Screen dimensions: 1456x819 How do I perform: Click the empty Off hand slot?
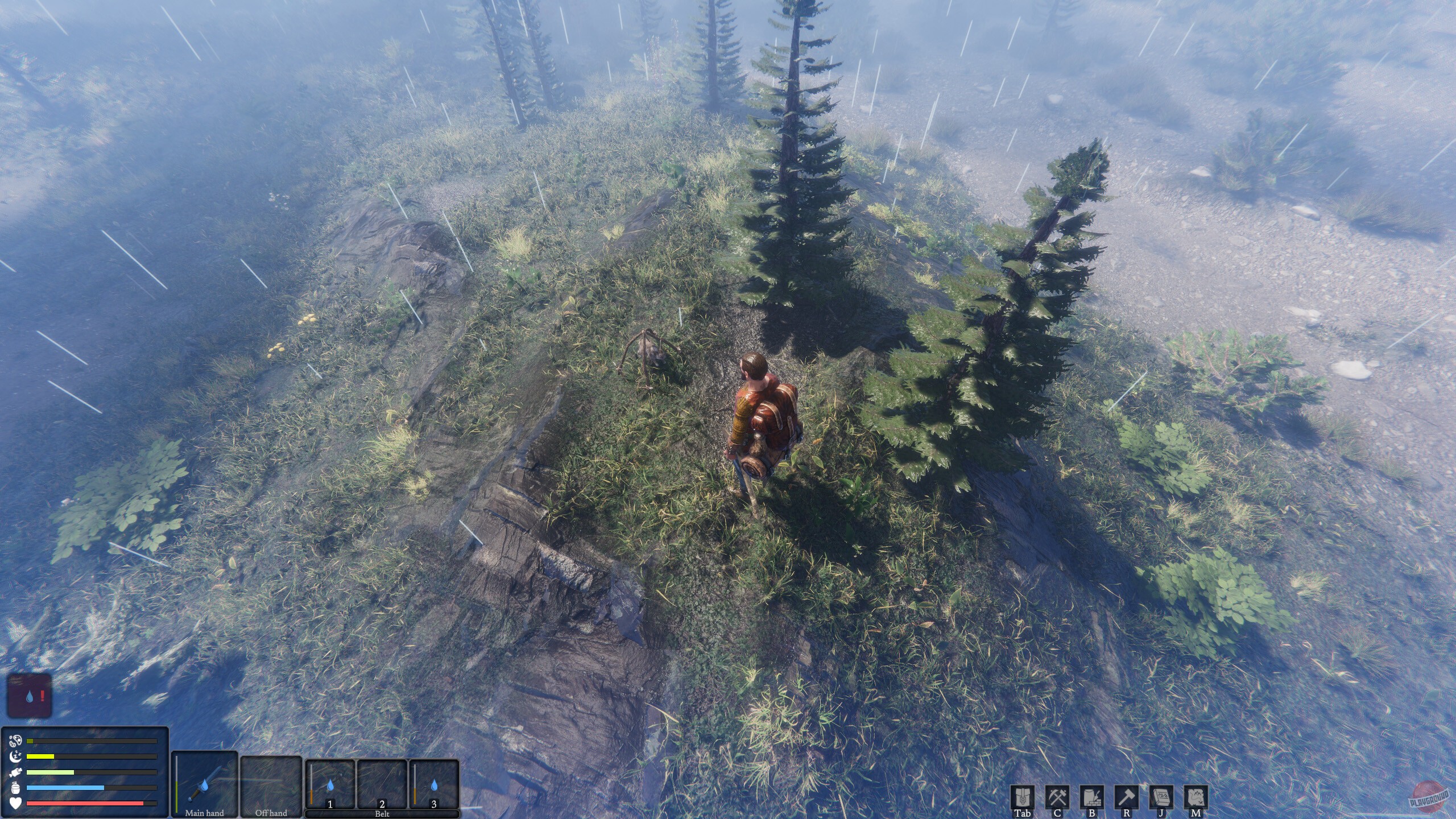272,784
